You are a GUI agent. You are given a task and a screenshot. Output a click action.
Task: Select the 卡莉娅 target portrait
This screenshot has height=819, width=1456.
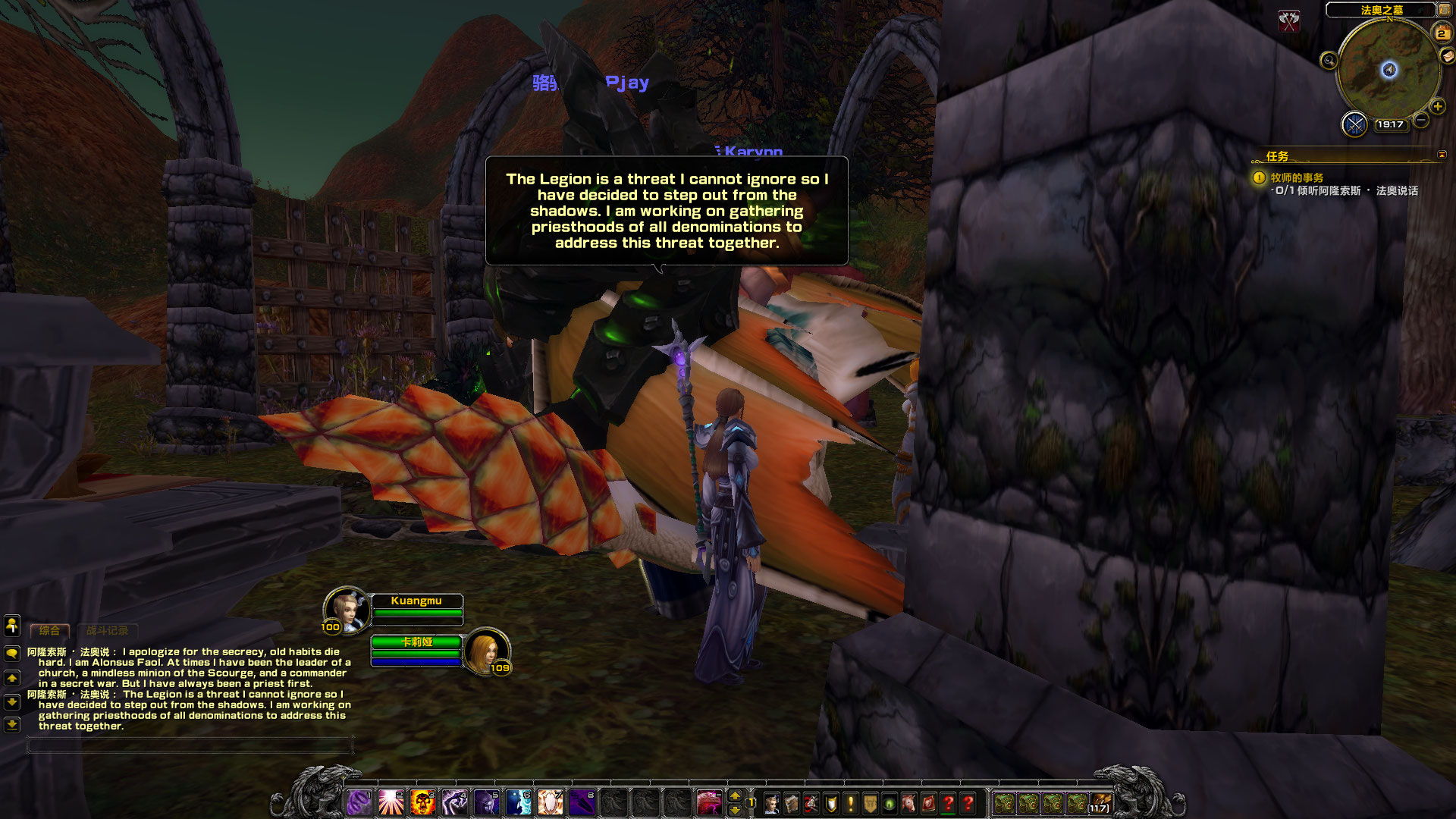[486, 651]
